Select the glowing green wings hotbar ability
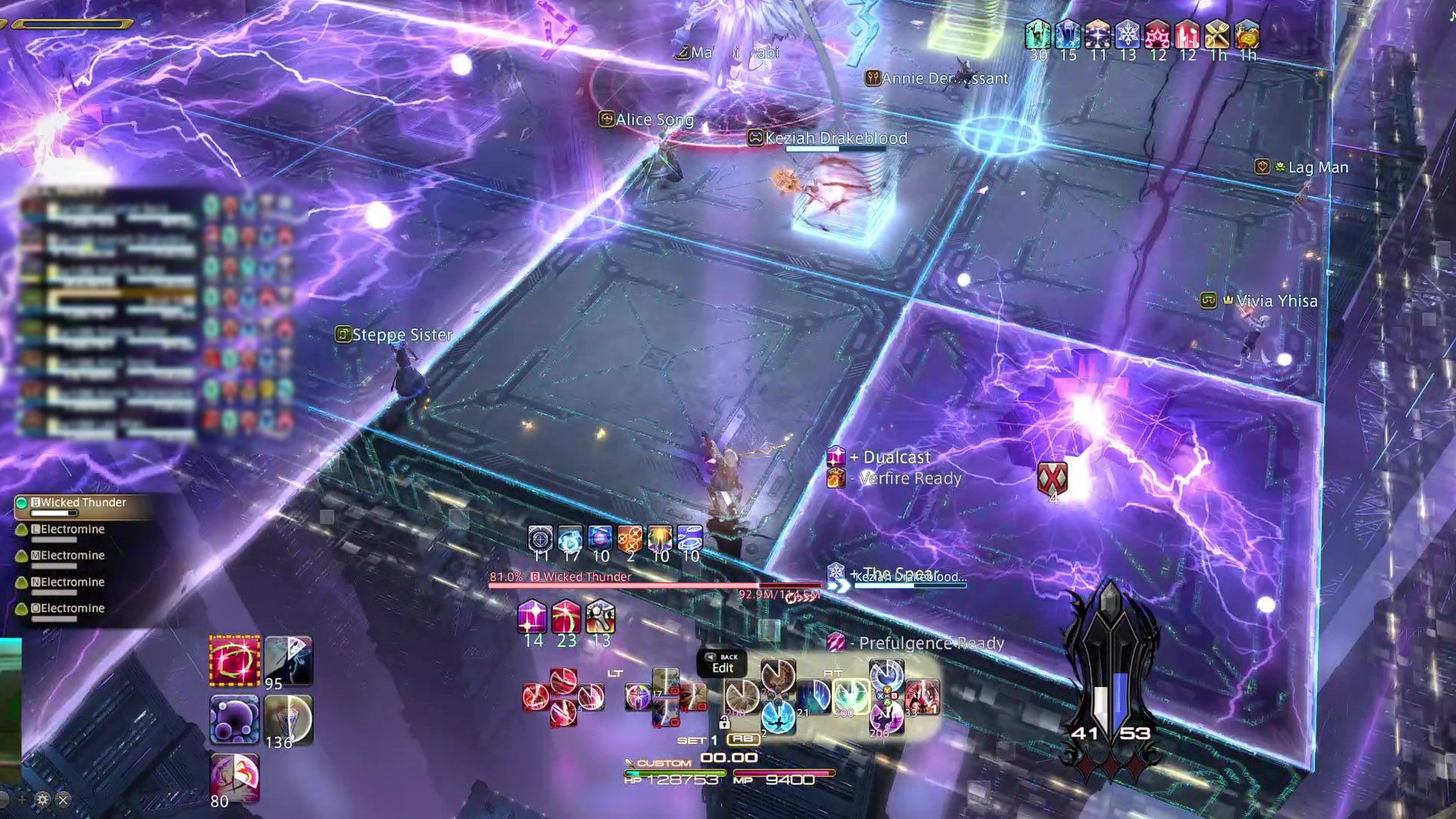1456x819 pixels. coord(850,695)
